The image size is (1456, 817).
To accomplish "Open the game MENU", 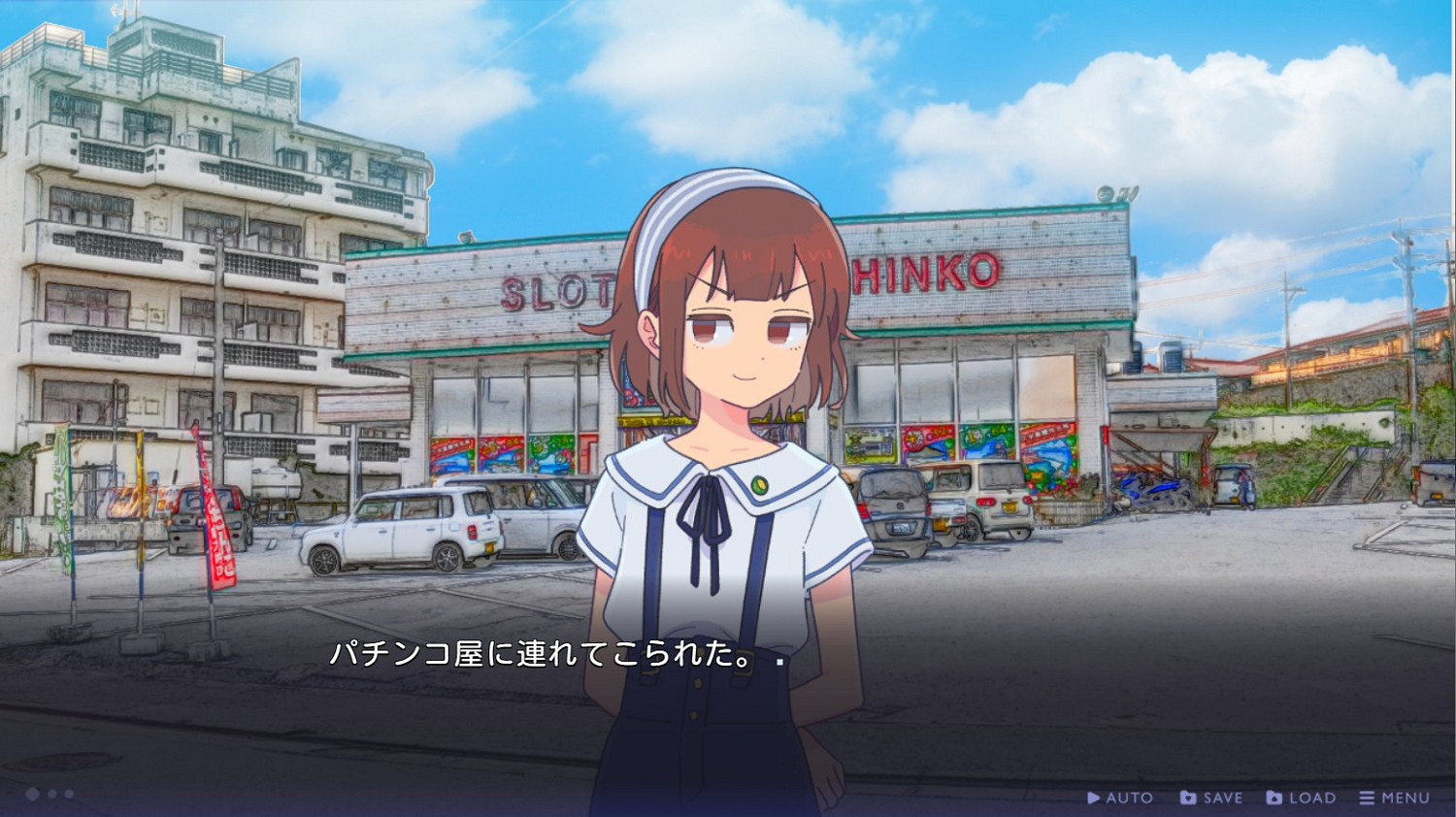I will (1402, 797).
